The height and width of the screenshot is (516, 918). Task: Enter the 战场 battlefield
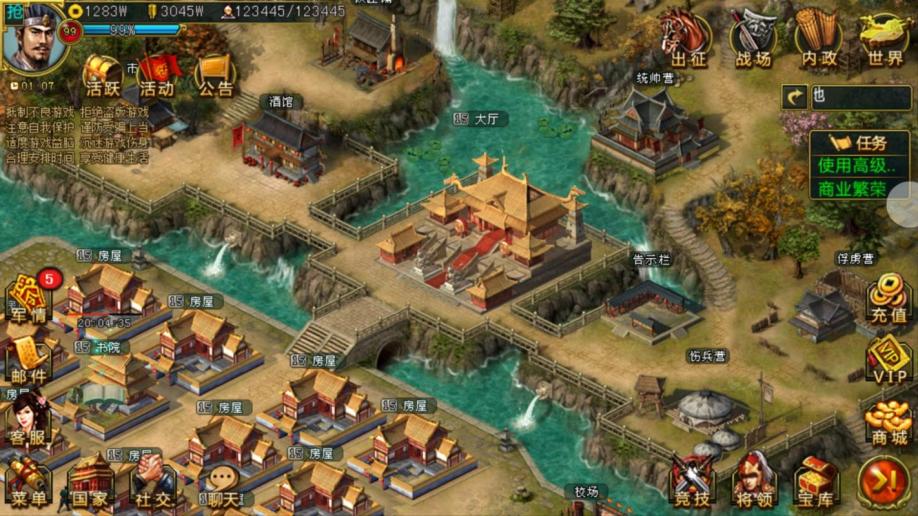coord(753,40)
